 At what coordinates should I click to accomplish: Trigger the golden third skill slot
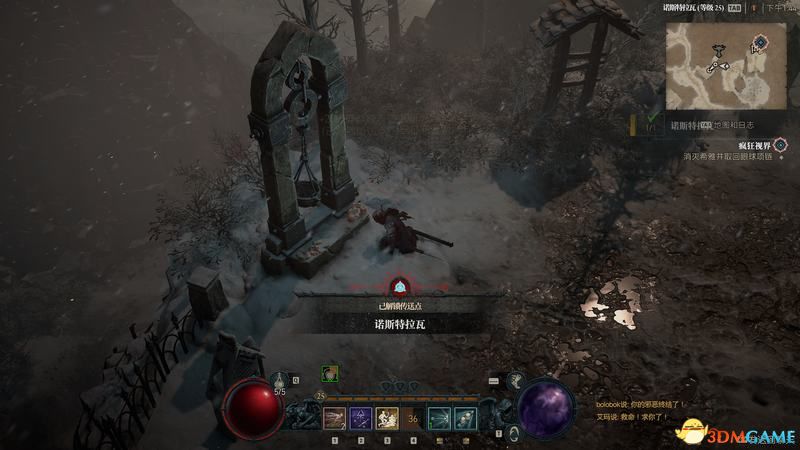point(386,418)
